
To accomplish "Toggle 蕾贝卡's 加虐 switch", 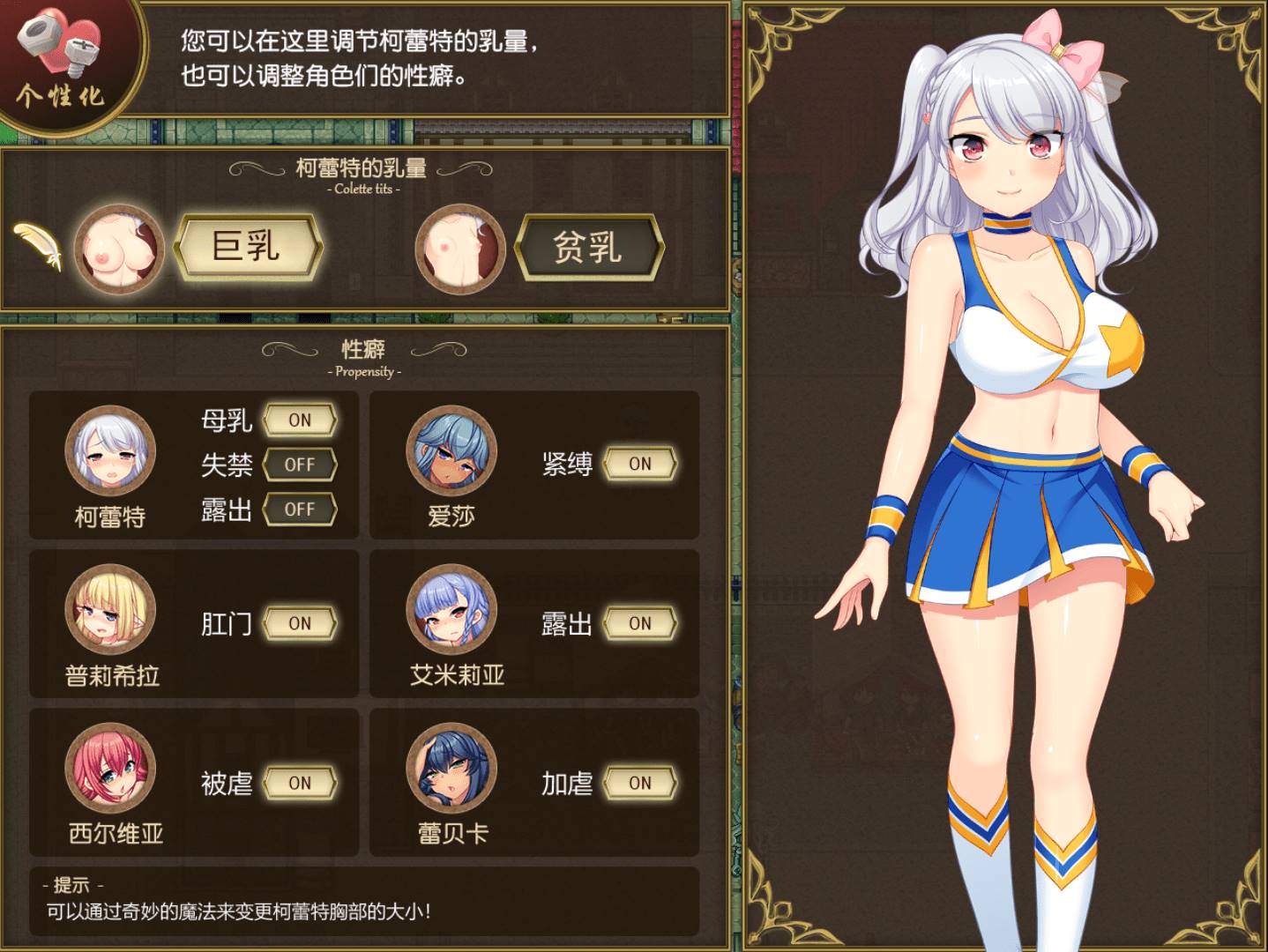I will coord(639,783).
